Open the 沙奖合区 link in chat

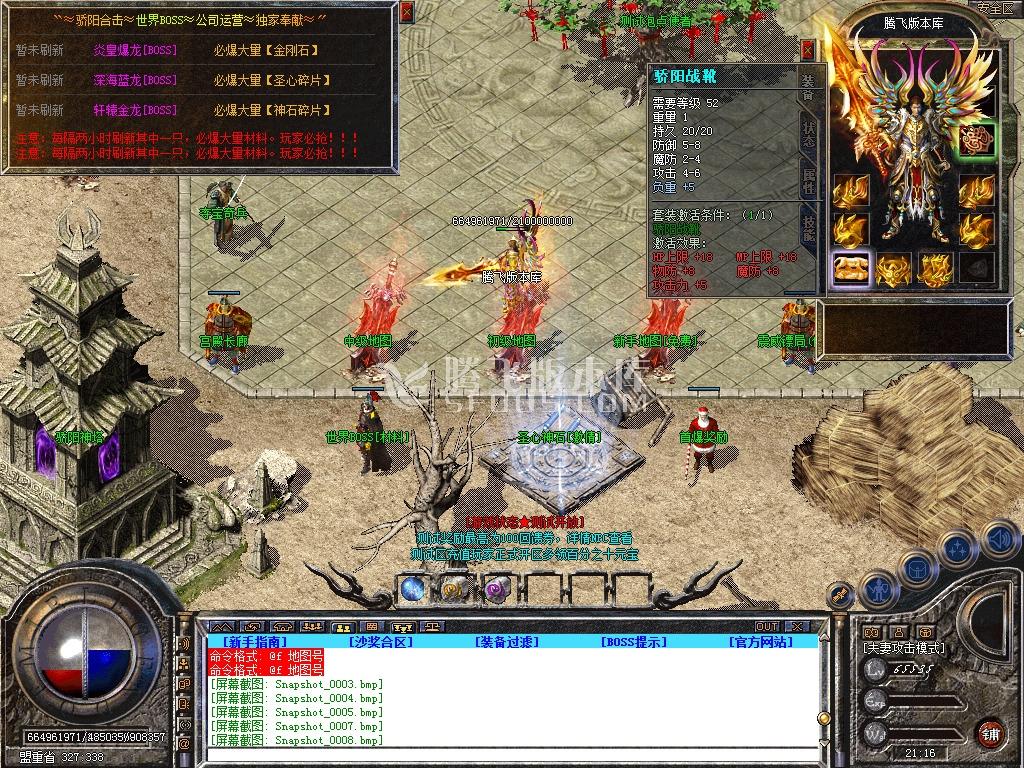click(381, 642)
